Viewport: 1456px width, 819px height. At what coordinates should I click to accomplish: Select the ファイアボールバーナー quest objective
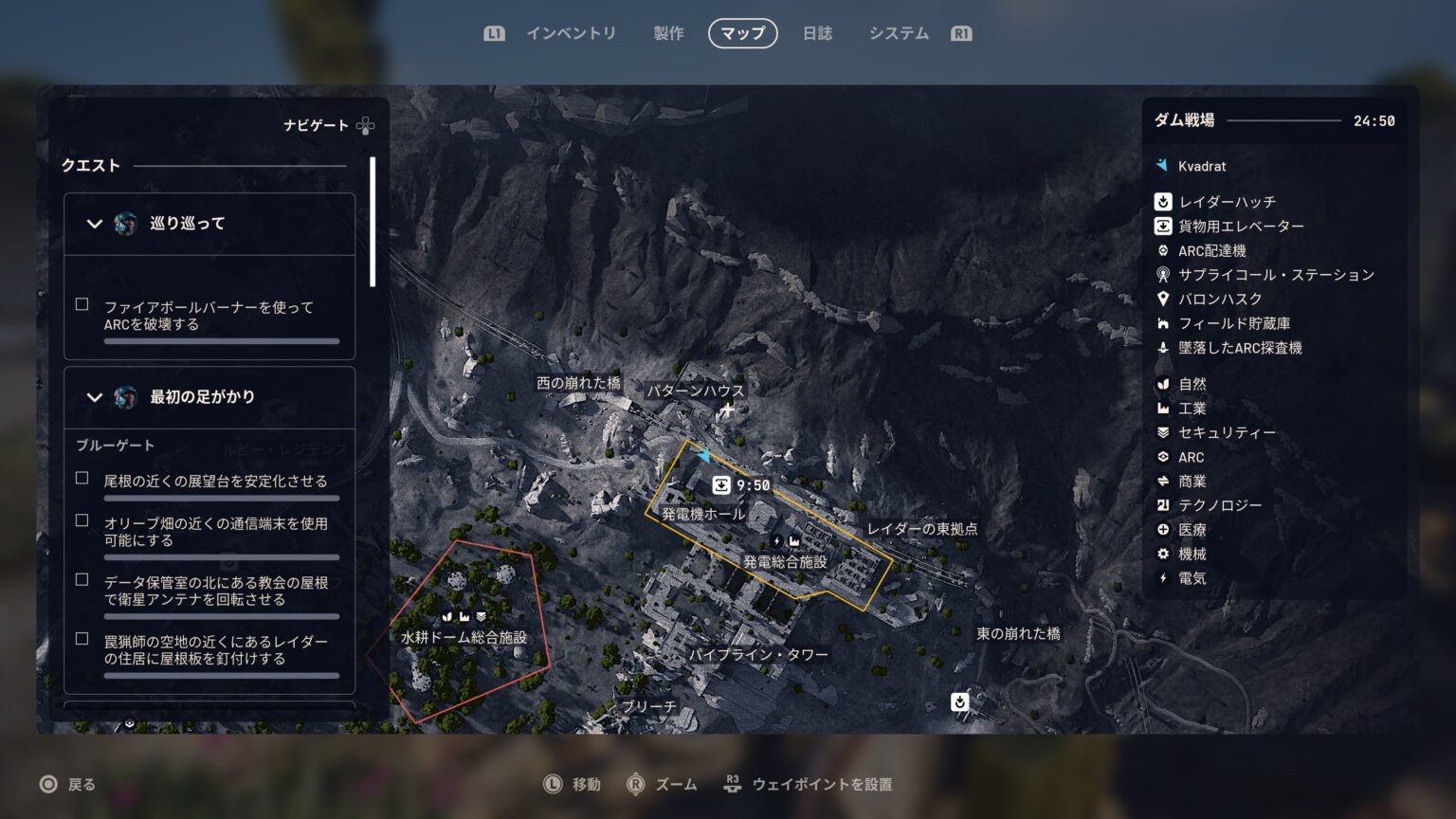[209, 316]
